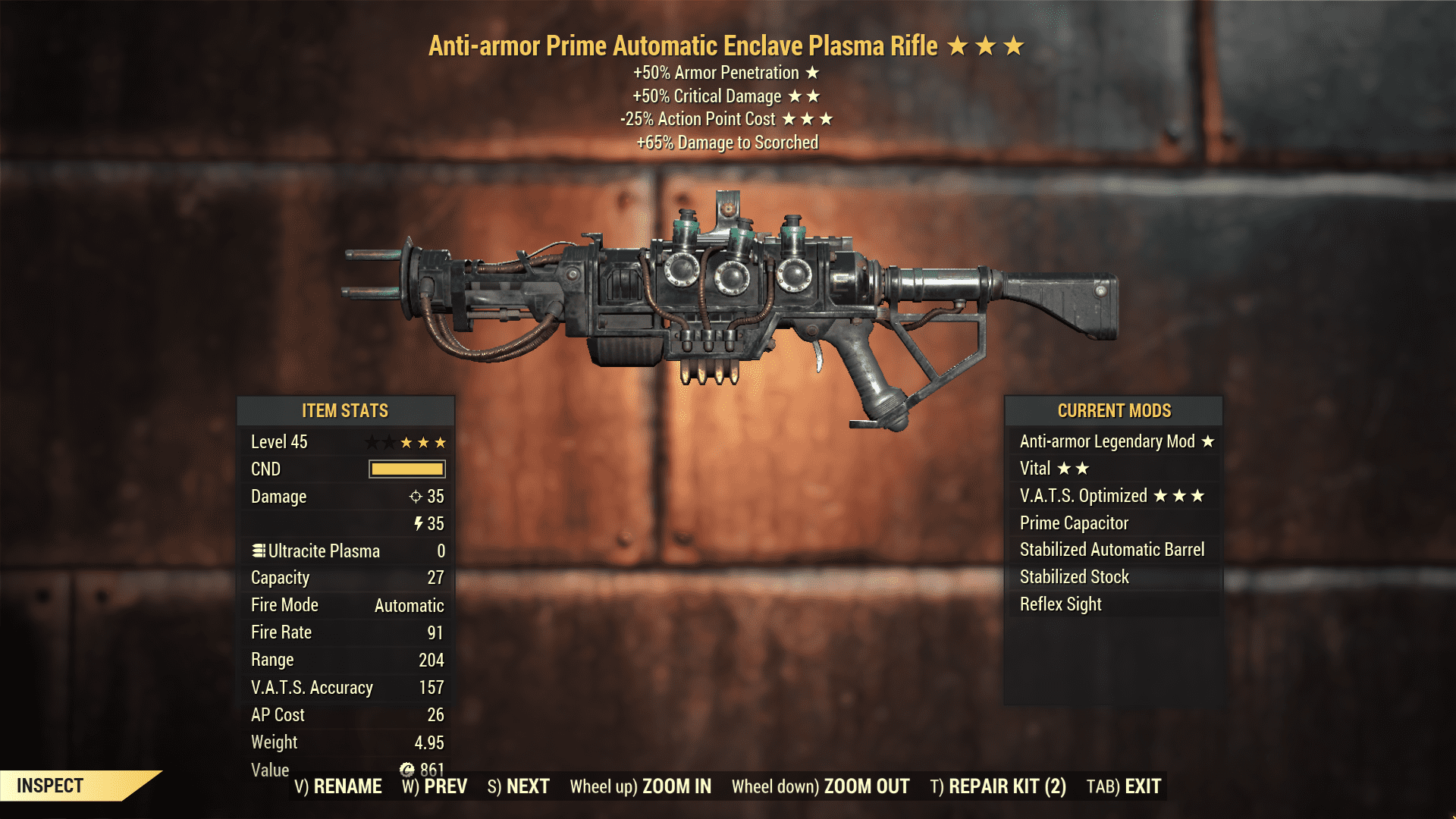
Task: Exit the inspect screen
Action: click(1124, 786)
